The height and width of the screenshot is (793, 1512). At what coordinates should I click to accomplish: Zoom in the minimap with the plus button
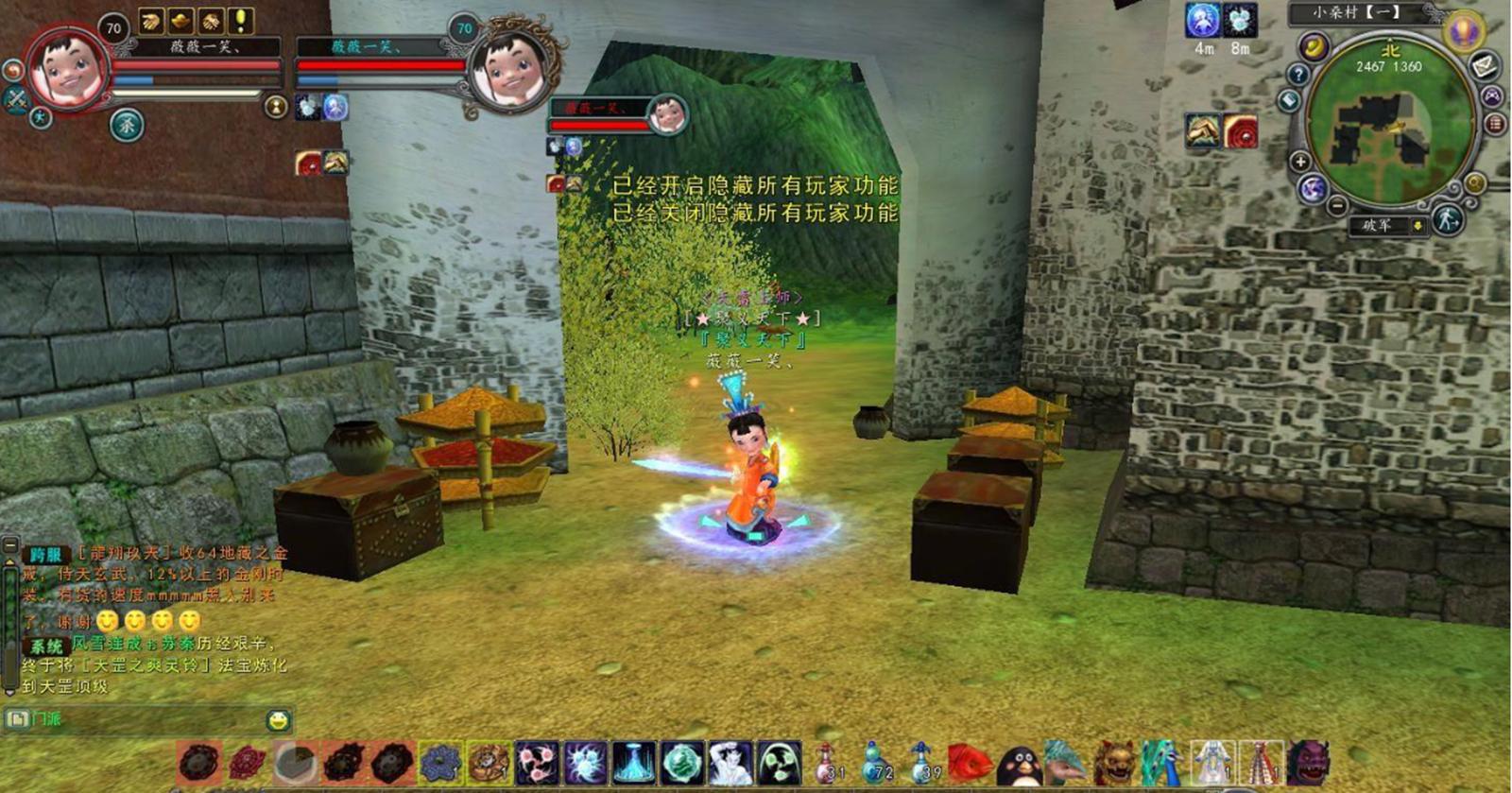(1300, 162)
